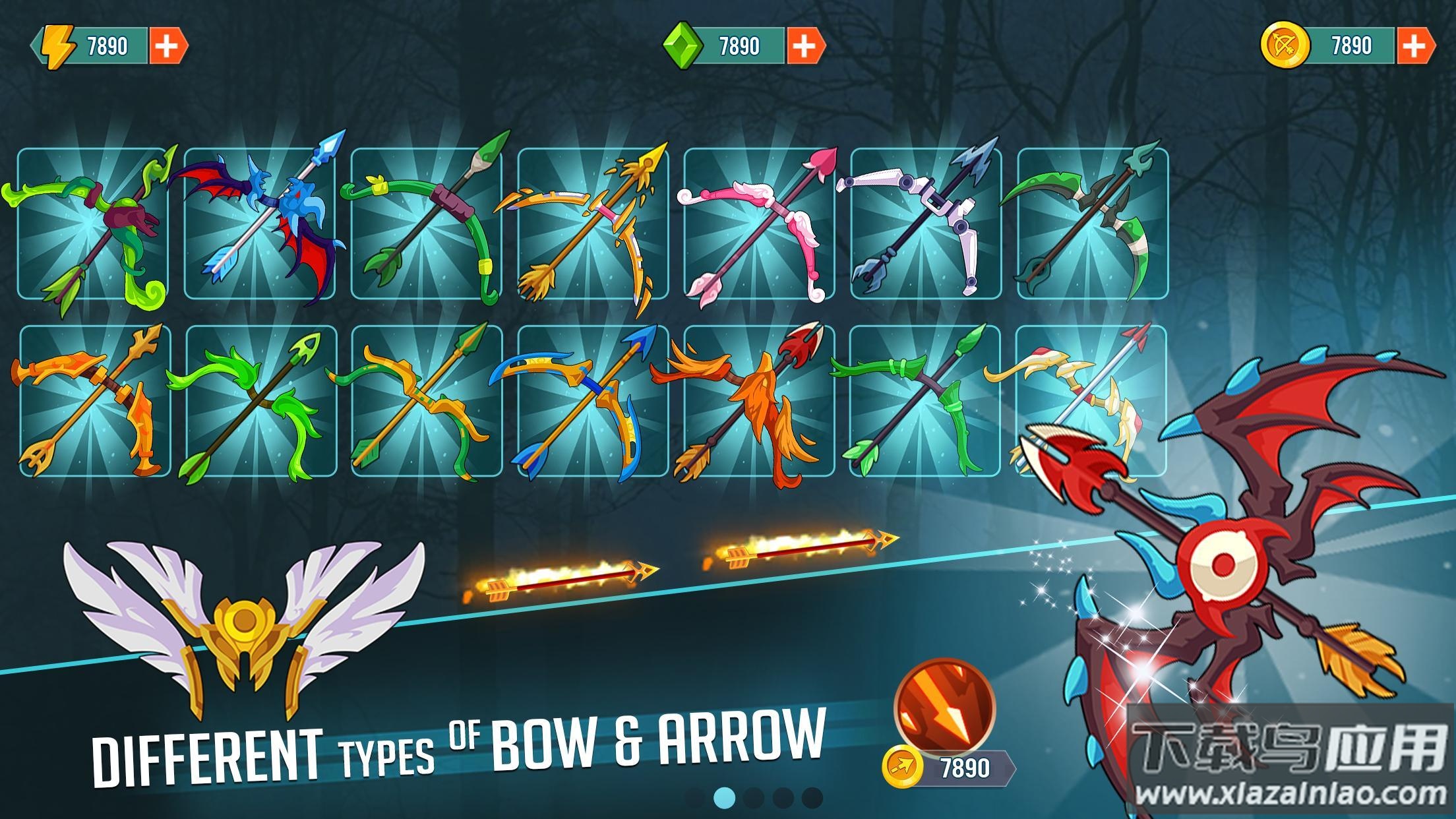Choose the green scythe-blade bow

[1093, 224]
